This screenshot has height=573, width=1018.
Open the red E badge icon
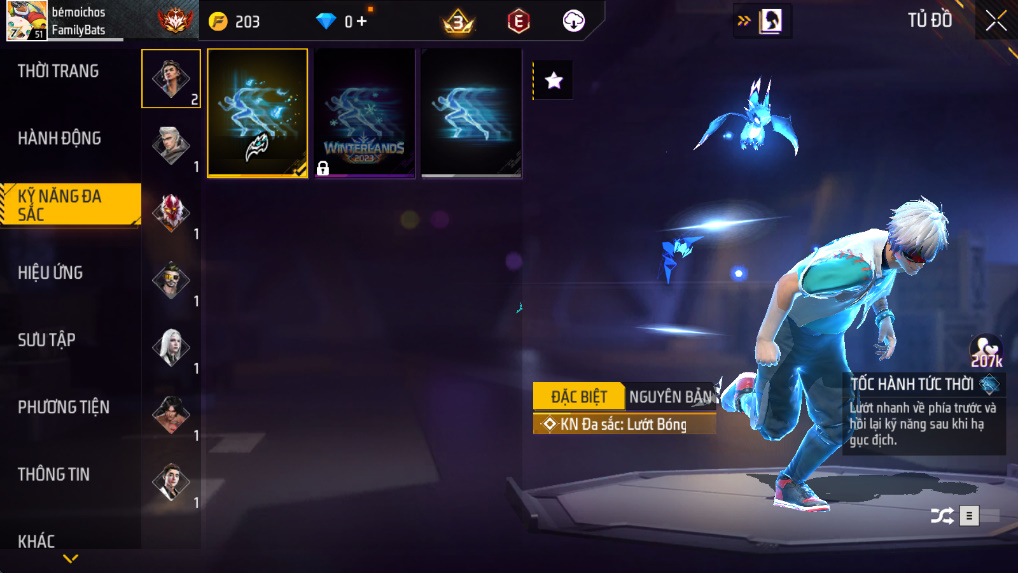point(518,21)
